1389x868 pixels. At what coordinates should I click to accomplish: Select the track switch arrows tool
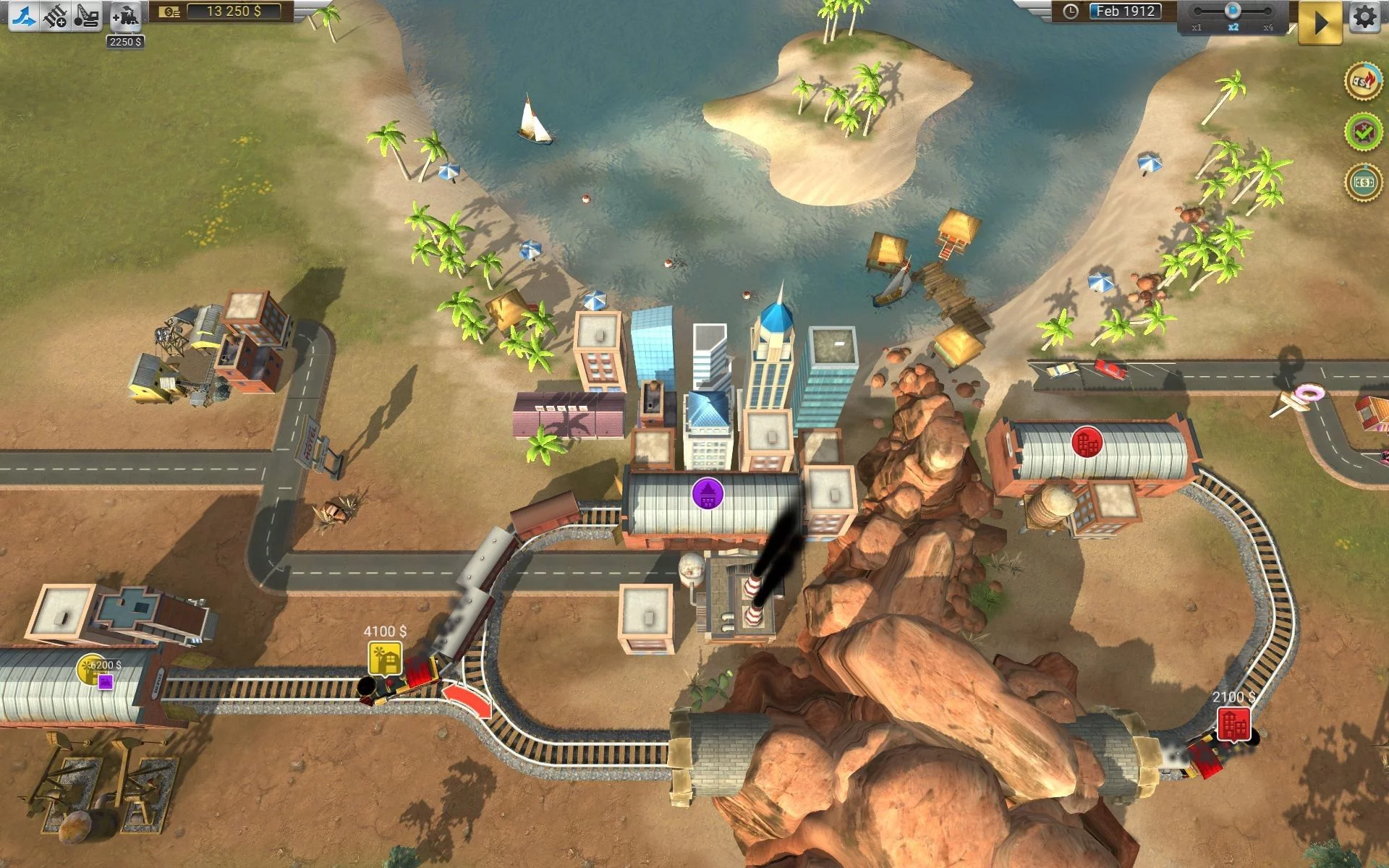(x=24, y=15)
